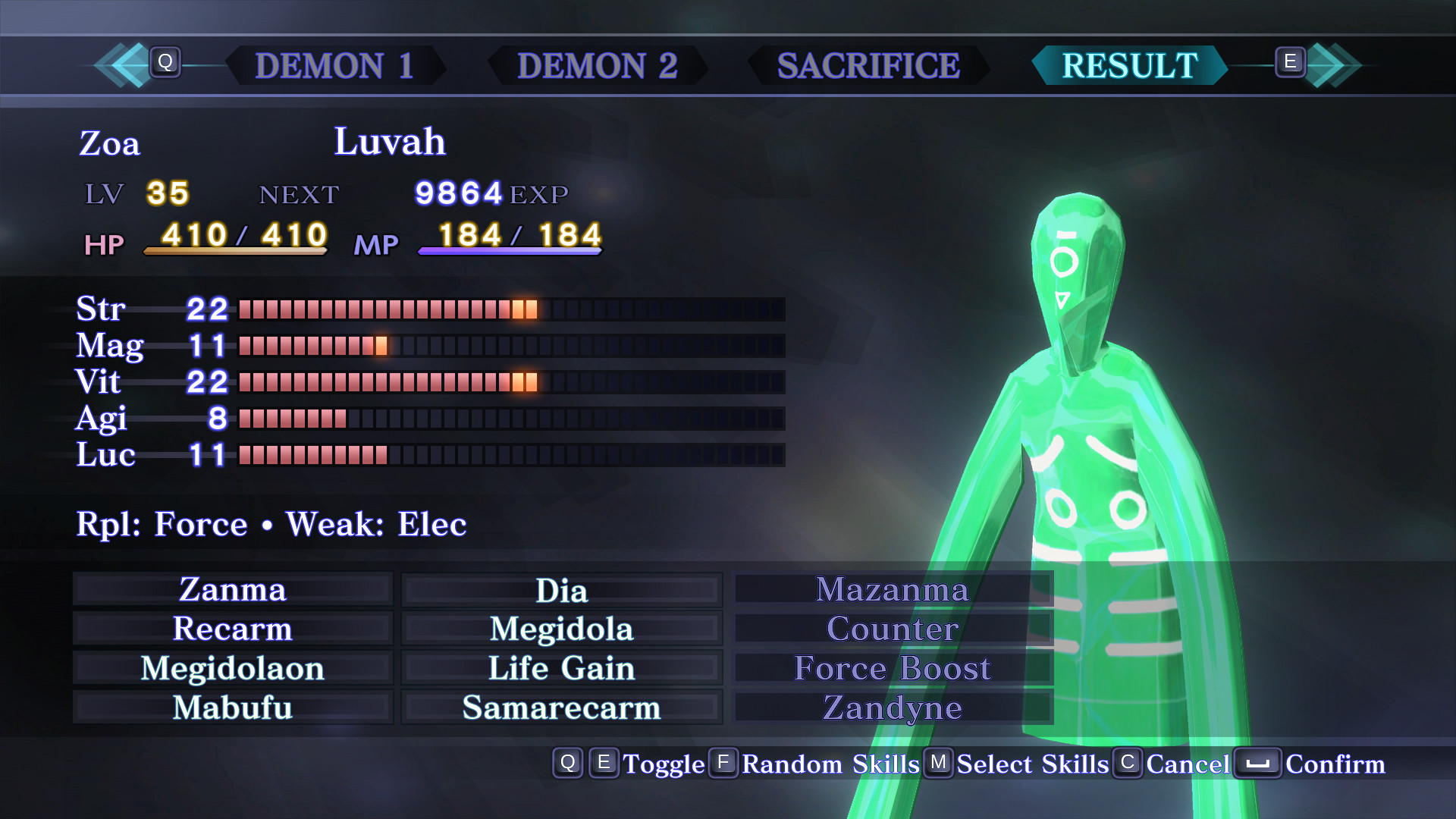Select the F Random Skills key icon
The image size is (1456, 819).
[x=723, y=764]
